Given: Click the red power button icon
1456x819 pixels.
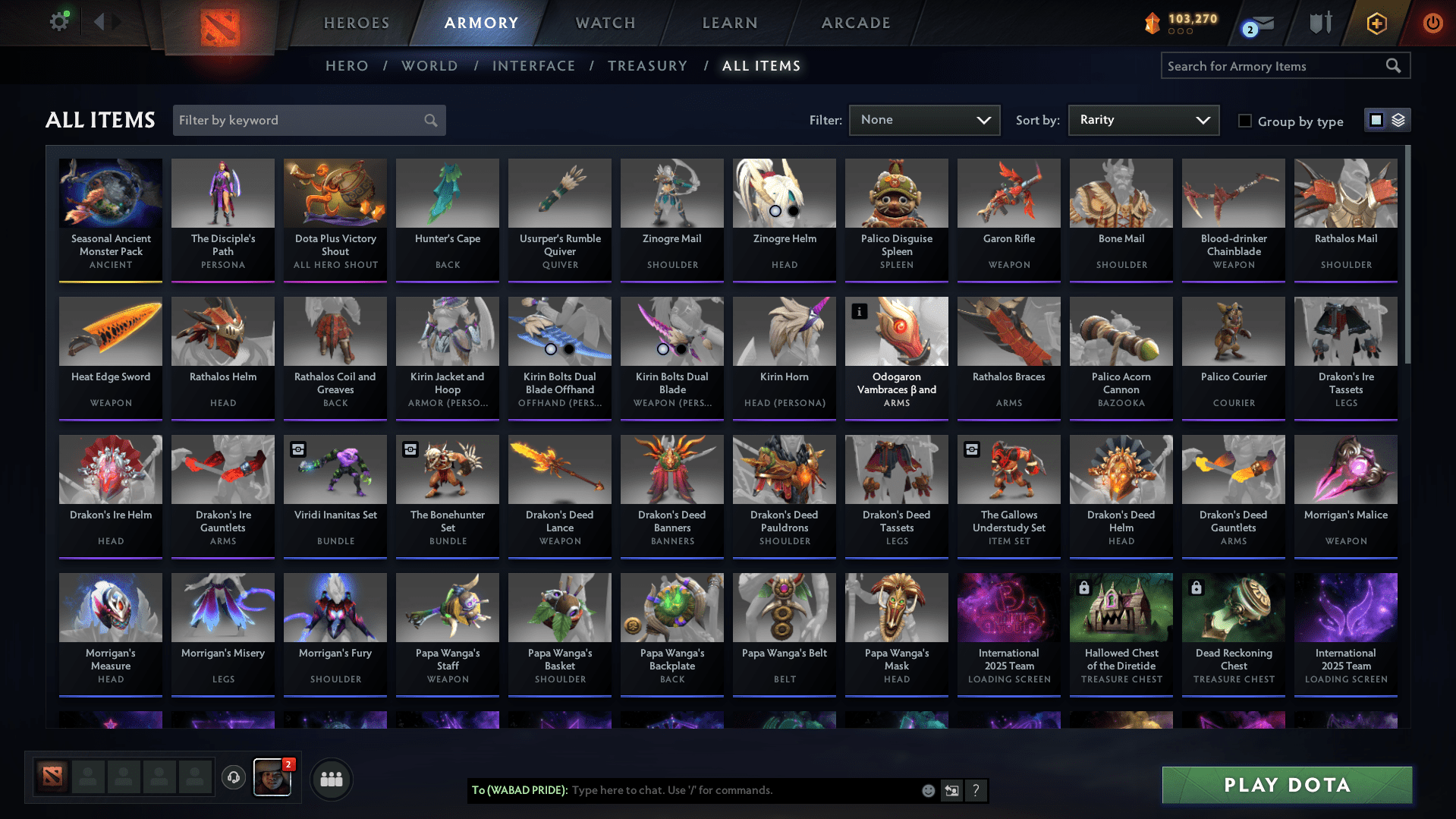Looking at the screenshot, I should (1432, 23).
